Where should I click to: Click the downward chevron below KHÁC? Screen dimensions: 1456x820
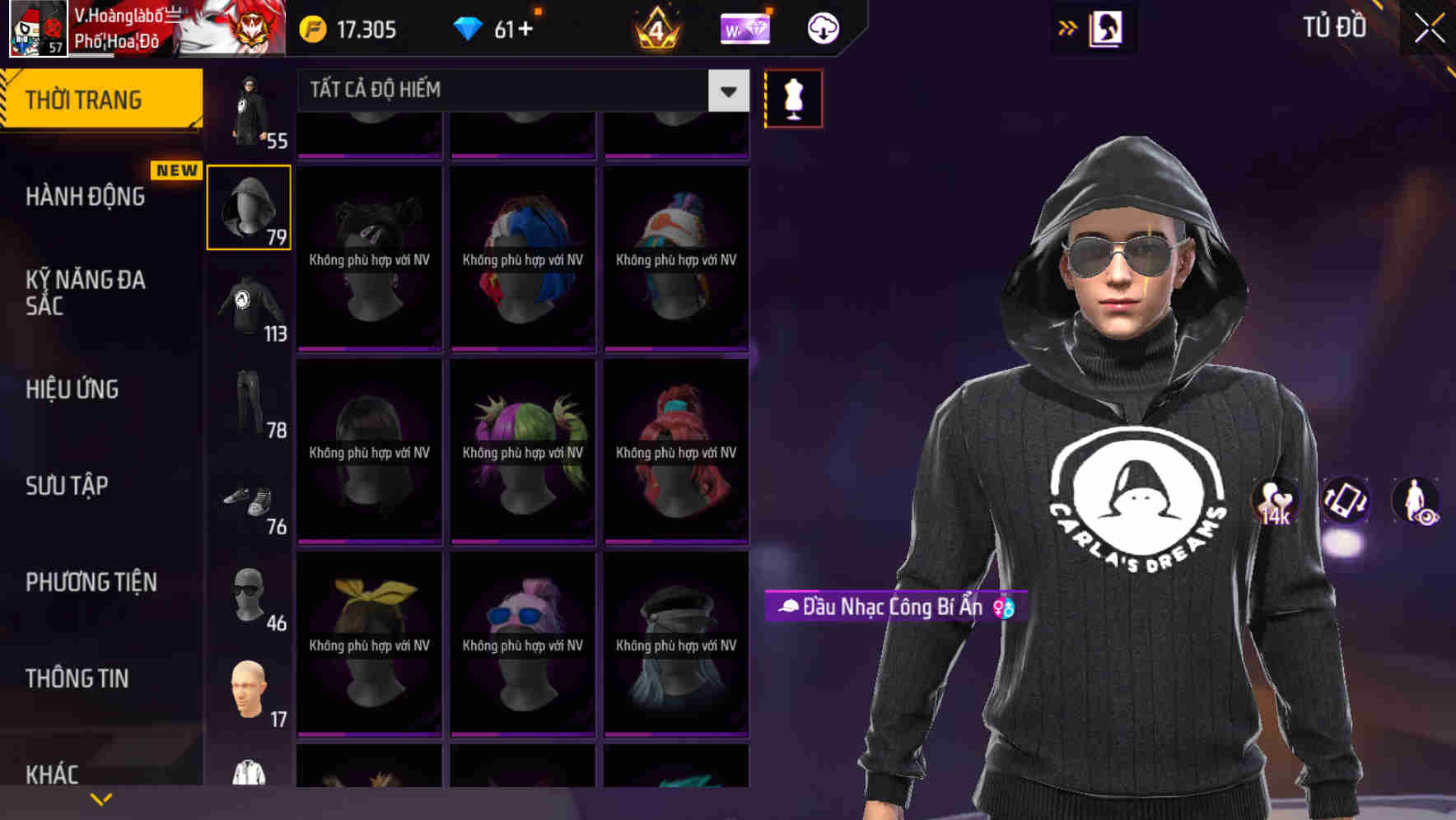point(102,798)
